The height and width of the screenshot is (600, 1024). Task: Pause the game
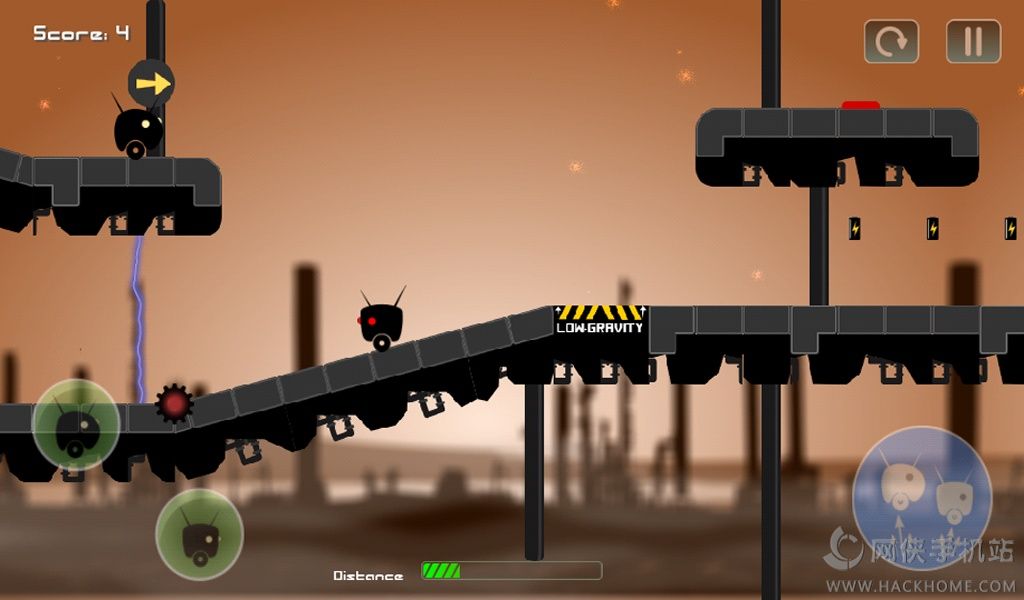point(973,42)
